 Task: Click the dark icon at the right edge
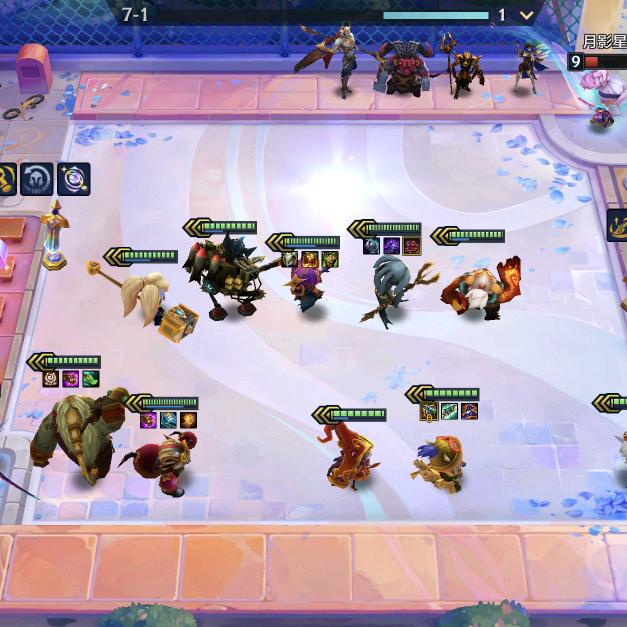(618, 225)
